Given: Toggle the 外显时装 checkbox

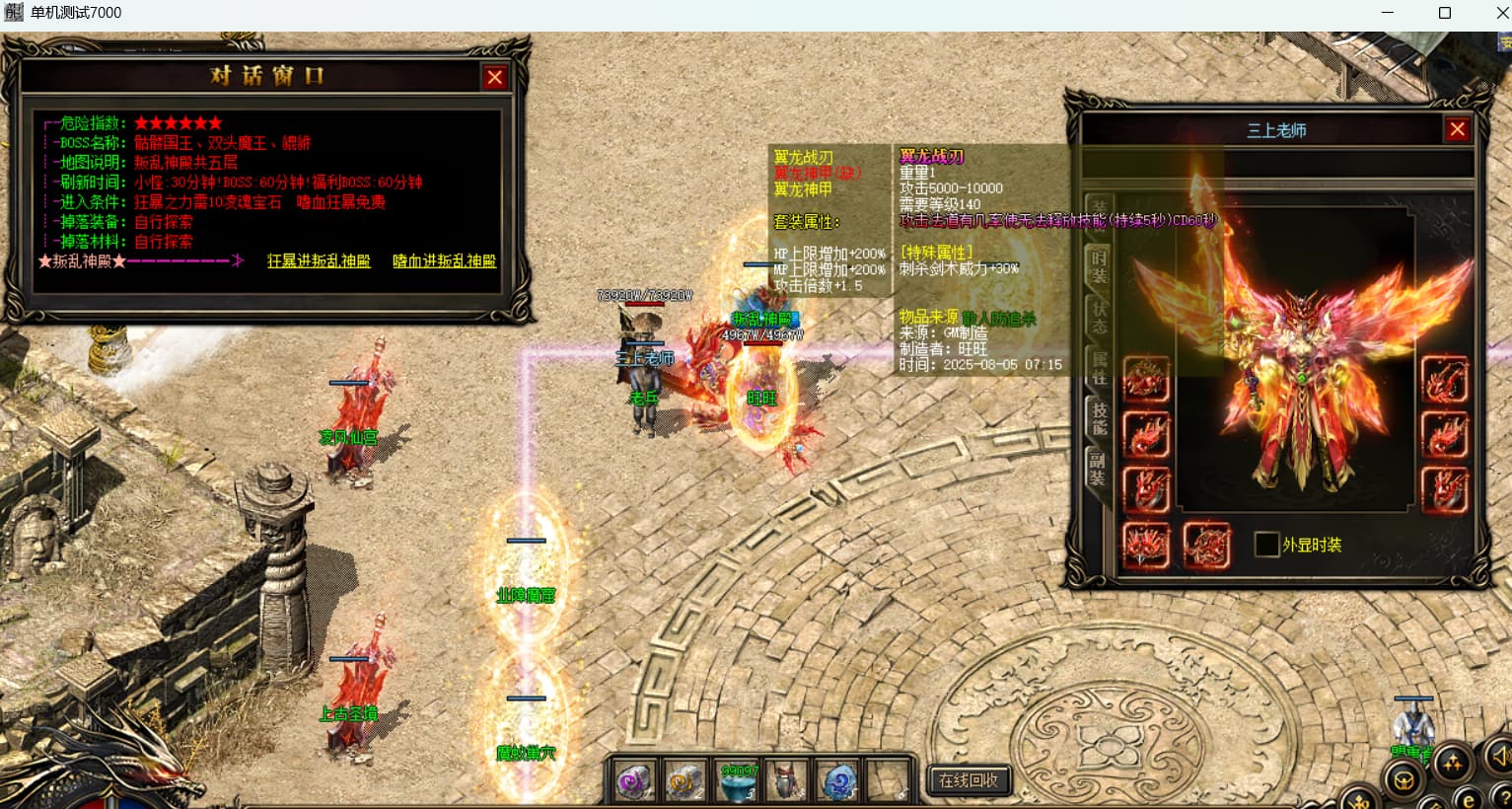Looking at the screenshot, I should coord(1266,545).
